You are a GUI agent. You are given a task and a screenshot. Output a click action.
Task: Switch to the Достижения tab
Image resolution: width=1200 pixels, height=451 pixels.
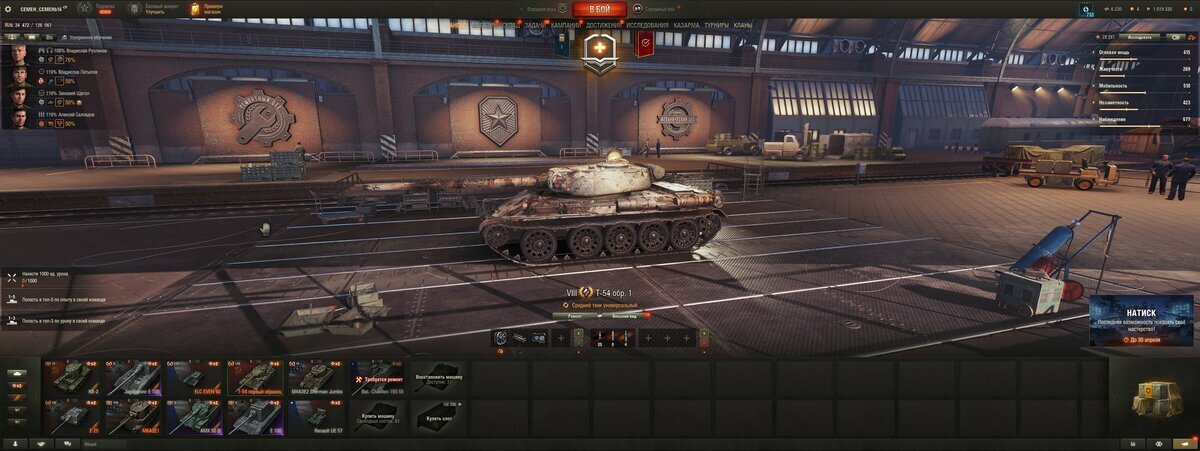point(604,24)
